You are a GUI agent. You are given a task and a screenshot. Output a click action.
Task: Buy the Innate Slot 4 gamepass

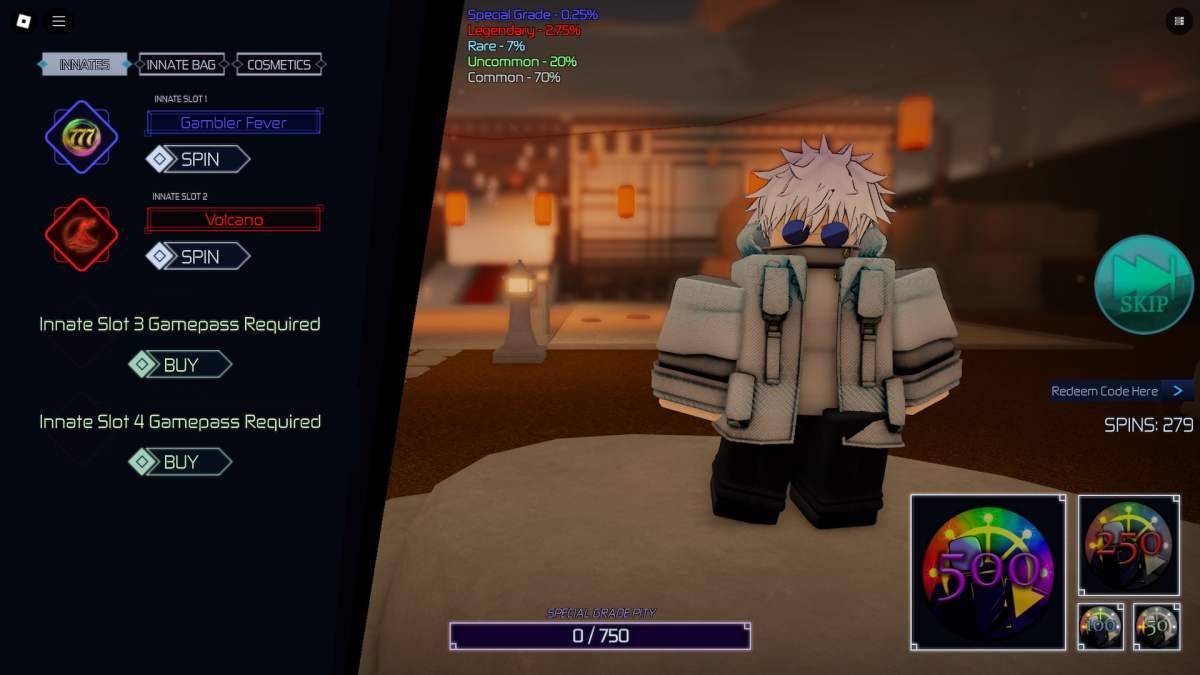coord(180,462)
